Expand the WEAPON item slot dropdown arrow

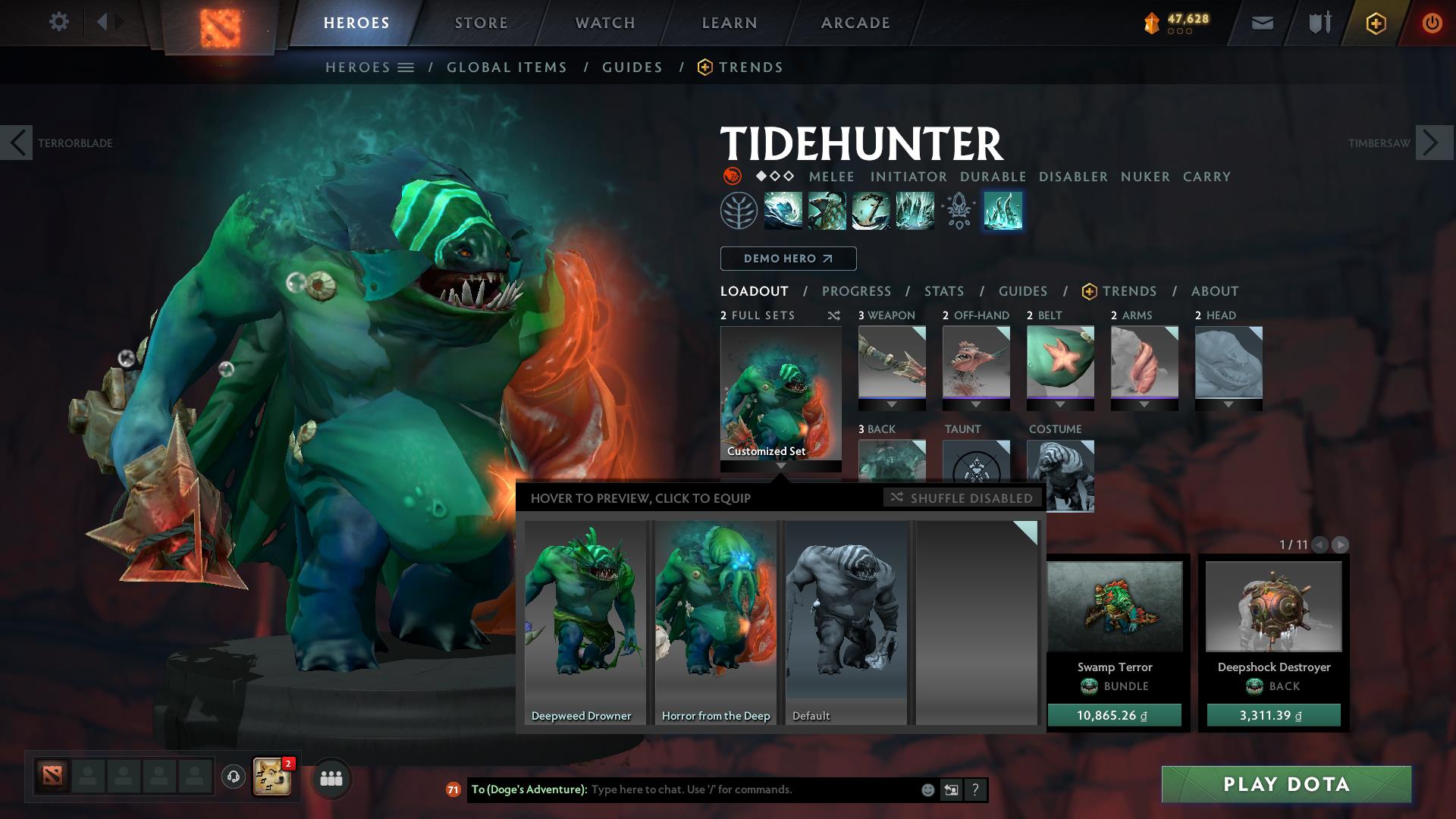coord(891,404)
